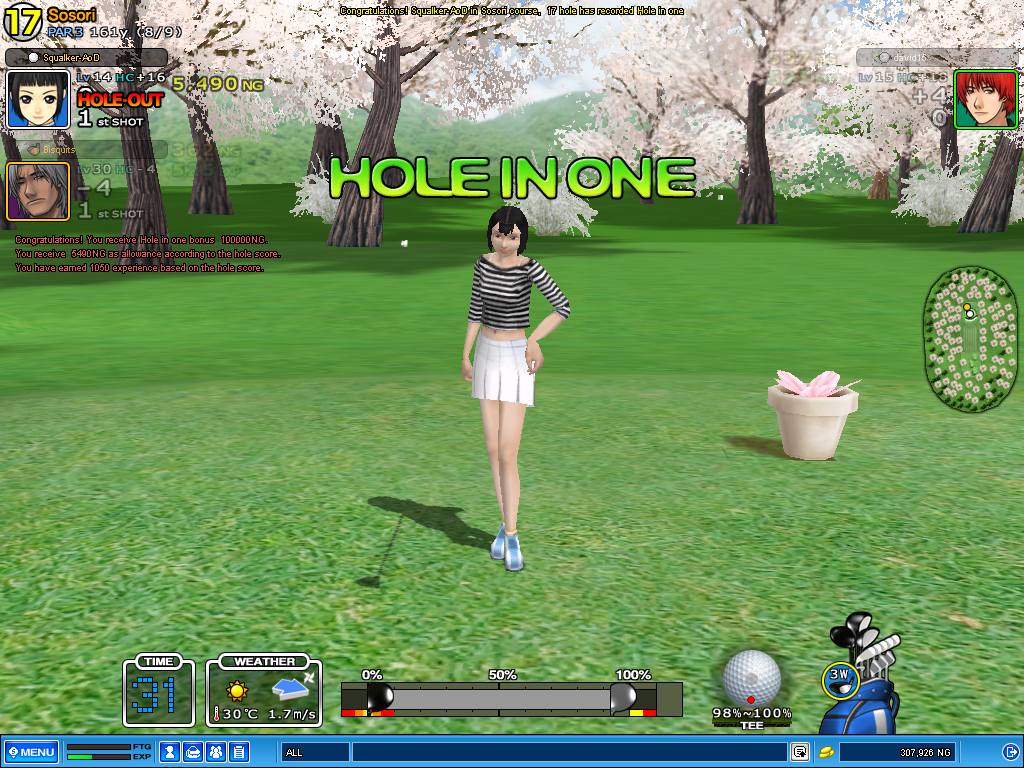Click the gold coins icon
1024x768 pixels.
point(827,752)
